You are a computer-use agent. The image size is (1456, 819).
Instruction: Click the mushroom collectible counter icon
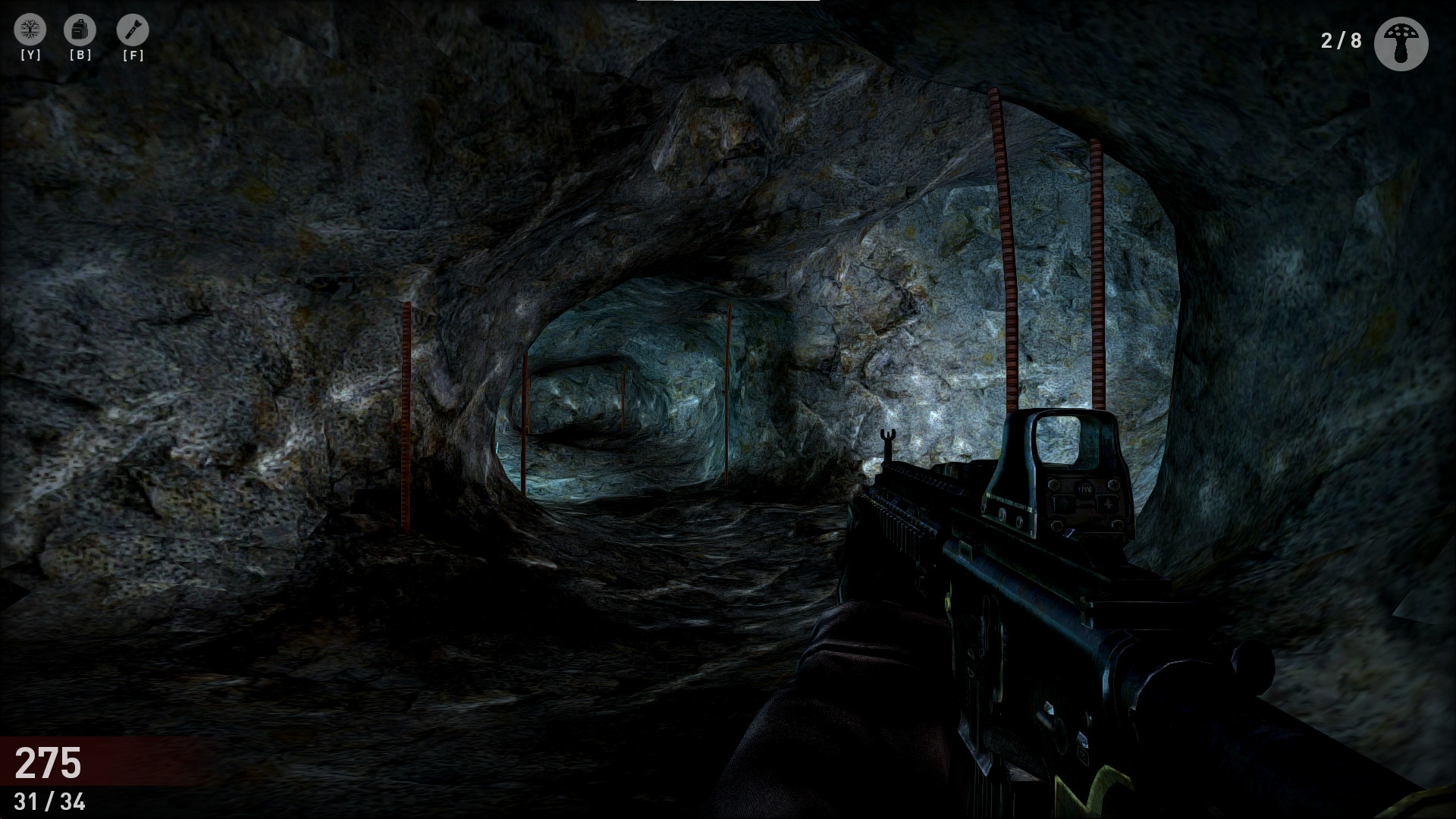point(1402,42)
